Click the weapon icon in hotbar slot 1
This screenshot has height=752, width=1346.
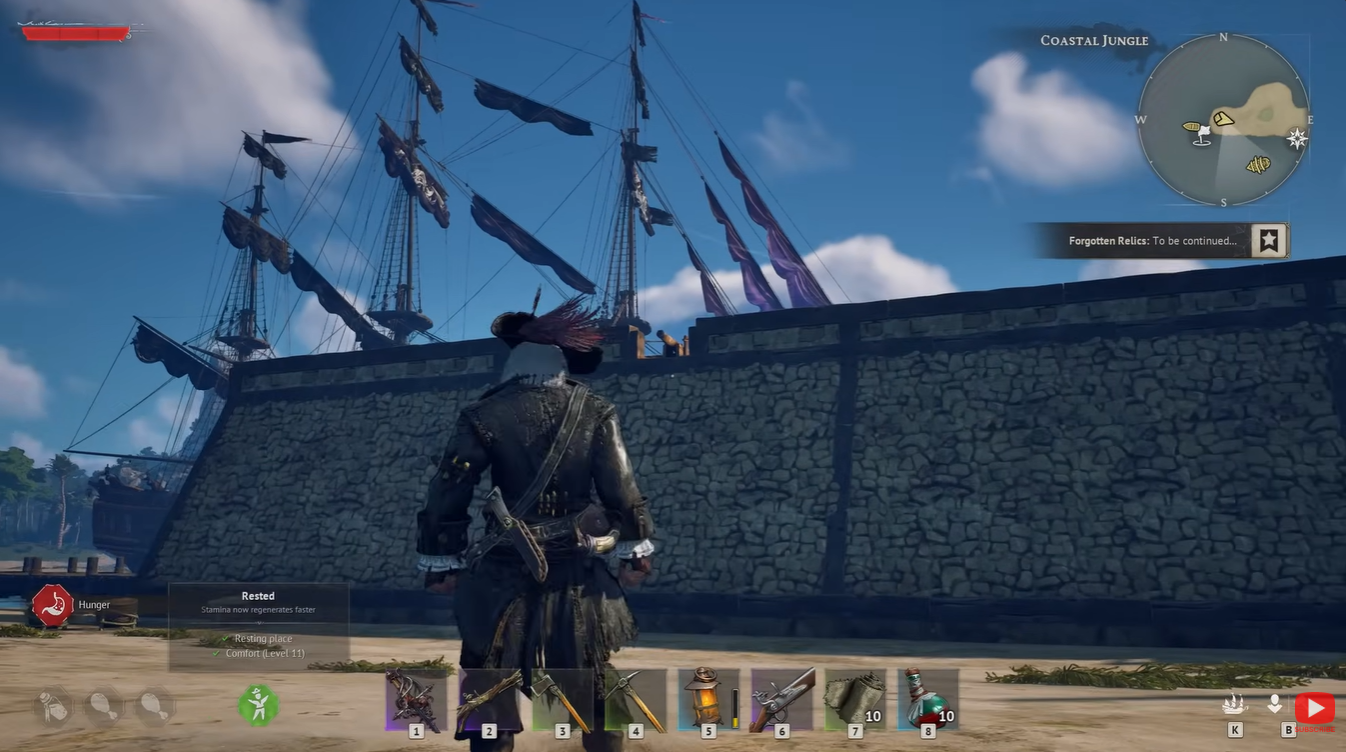tap(415, 698)
